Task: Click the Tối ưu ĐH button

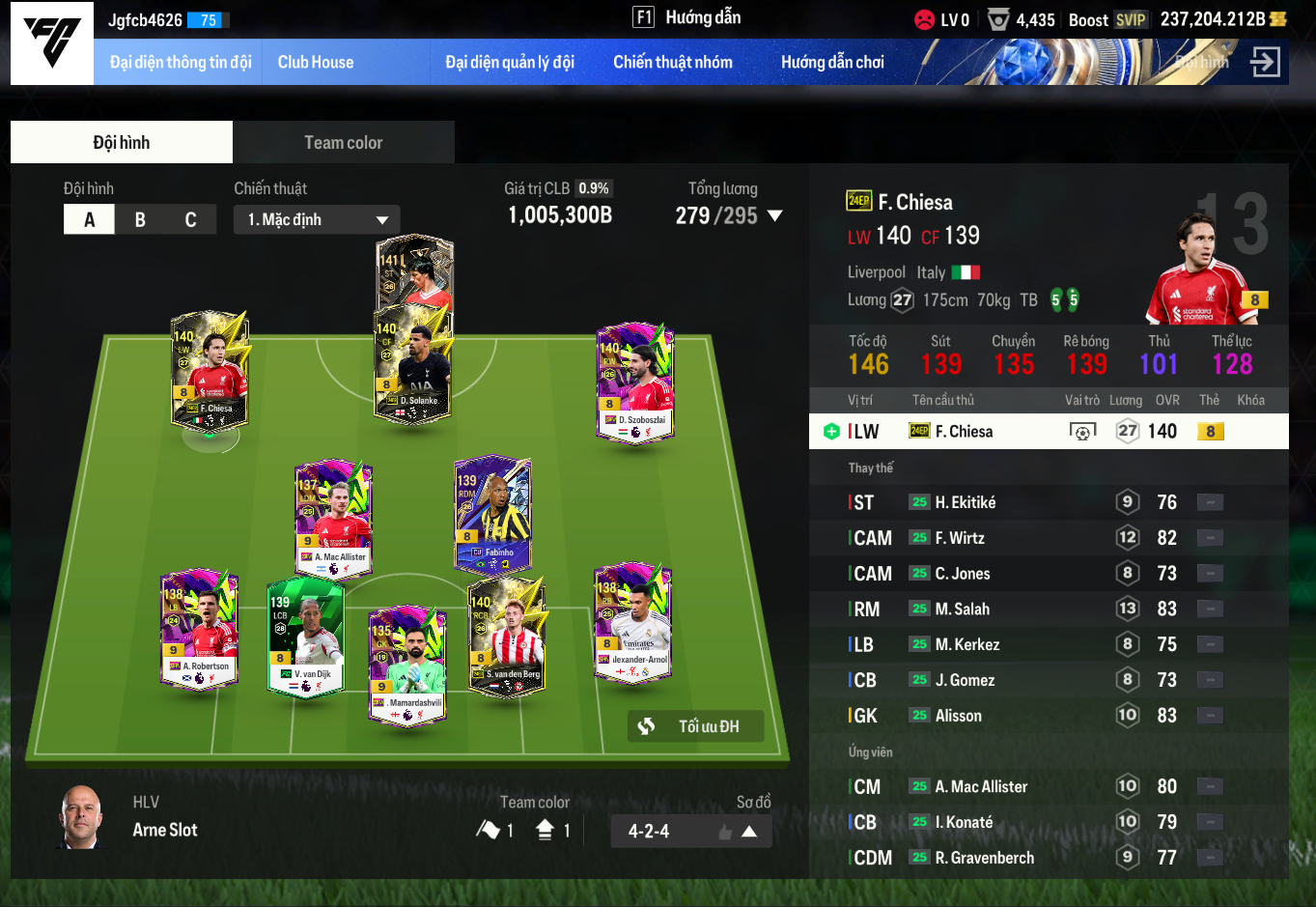Action: click(696, 726)
